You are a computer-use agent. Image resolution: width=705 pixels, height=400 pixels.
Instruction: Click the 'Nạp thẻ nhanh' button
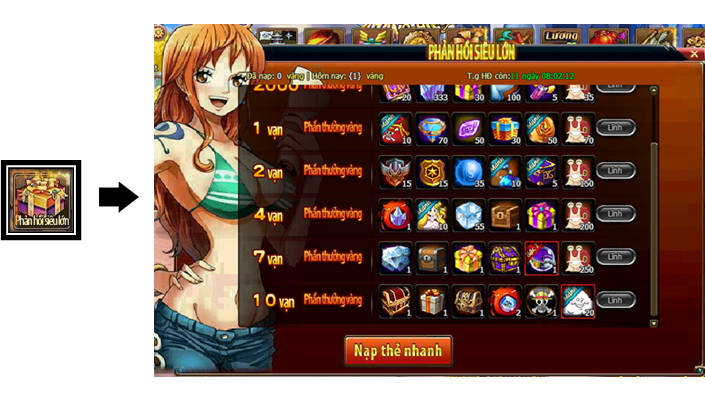click(x=399, y=350)
